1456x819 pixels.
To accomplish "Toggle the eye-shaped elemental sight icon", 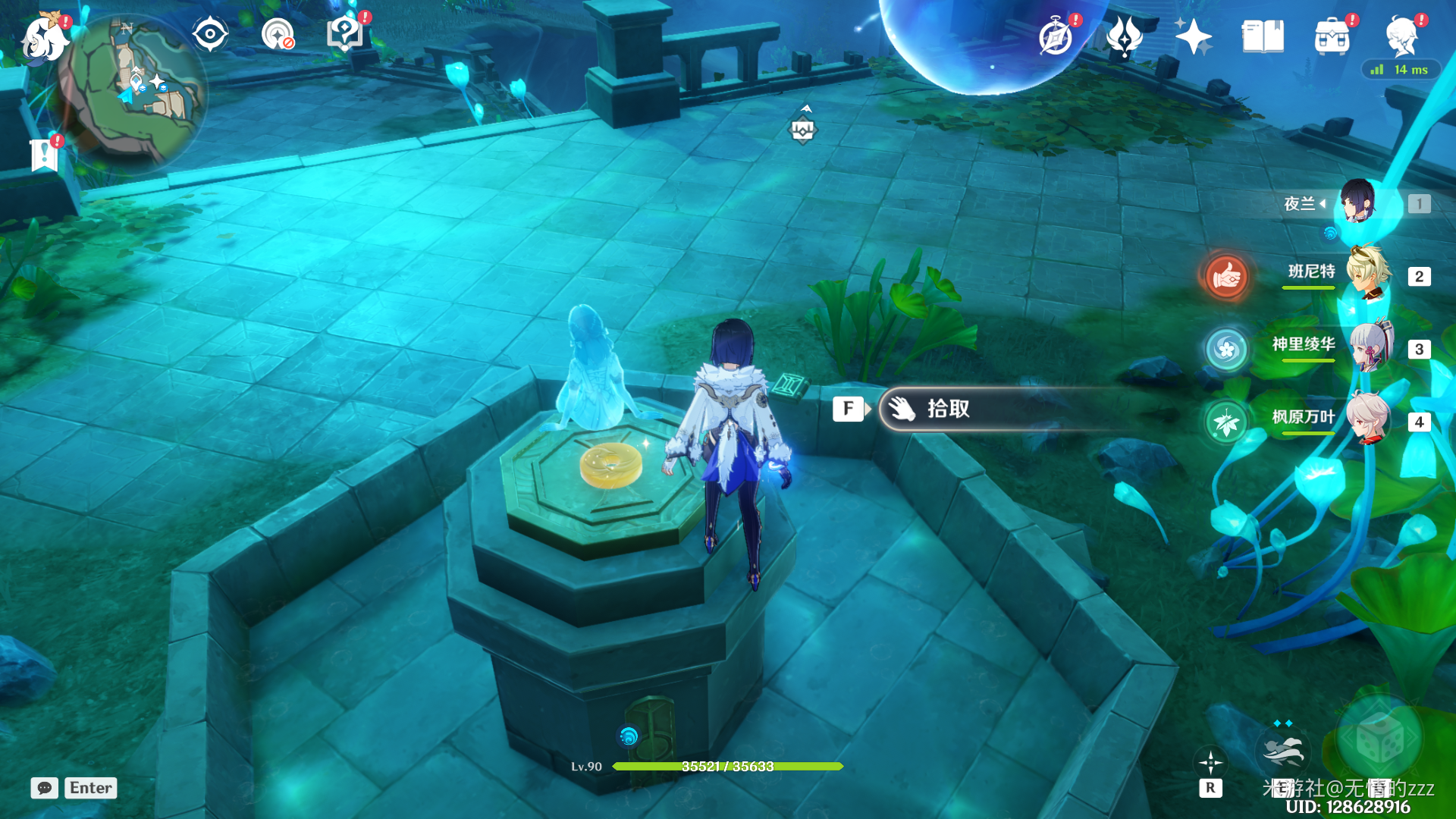I will click(x=210, y=35).
